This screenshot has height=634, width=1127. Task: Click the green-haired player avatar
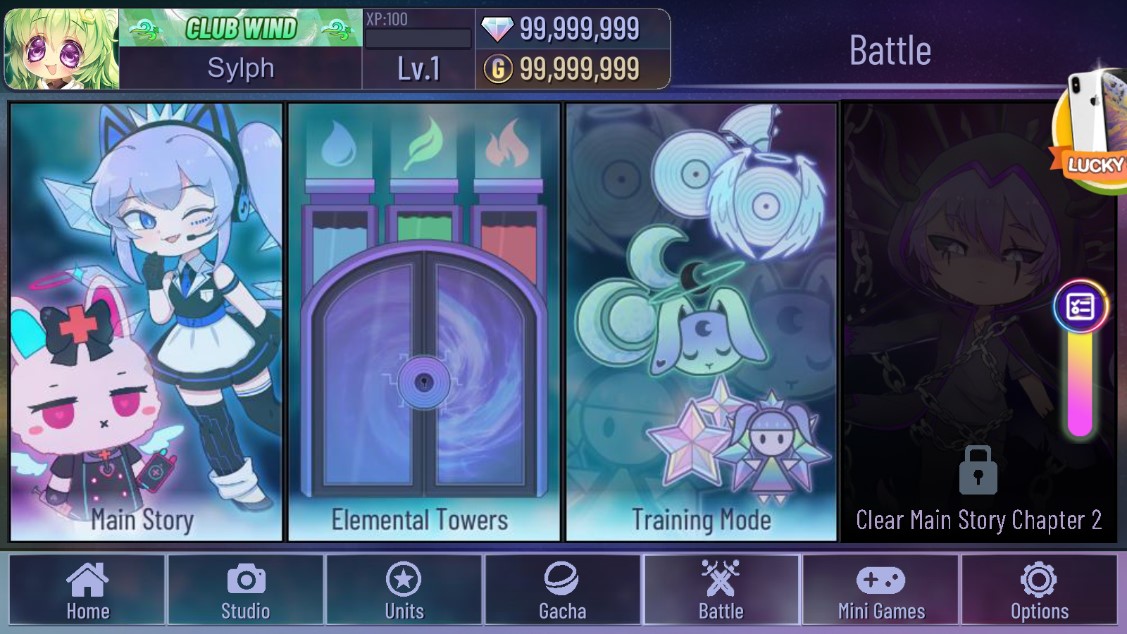point(61,49)
